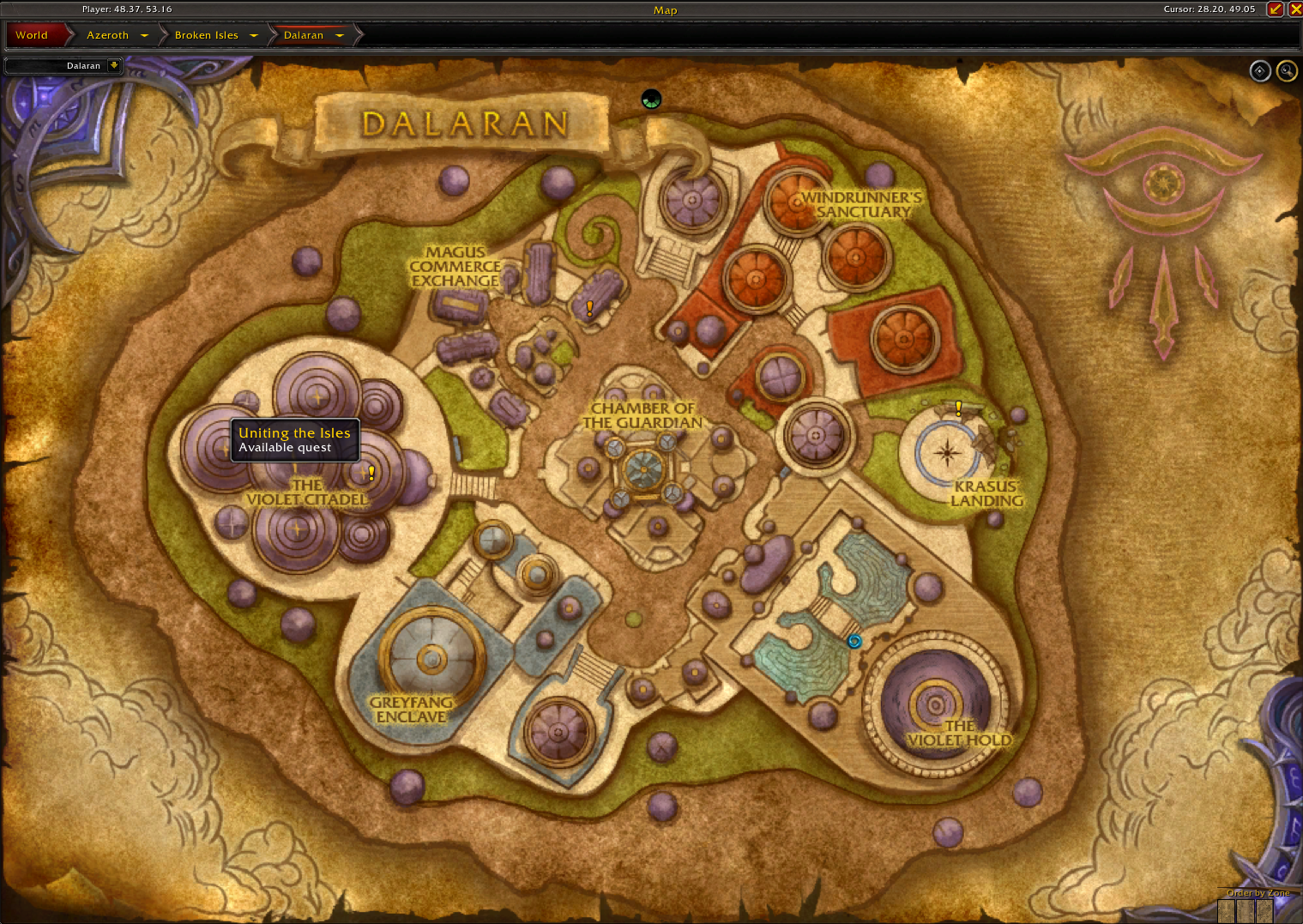The image size is (1303, 924).
Task: Click the yellow exclamation mark near the Violet Citadel
Action: coord(371,471)
